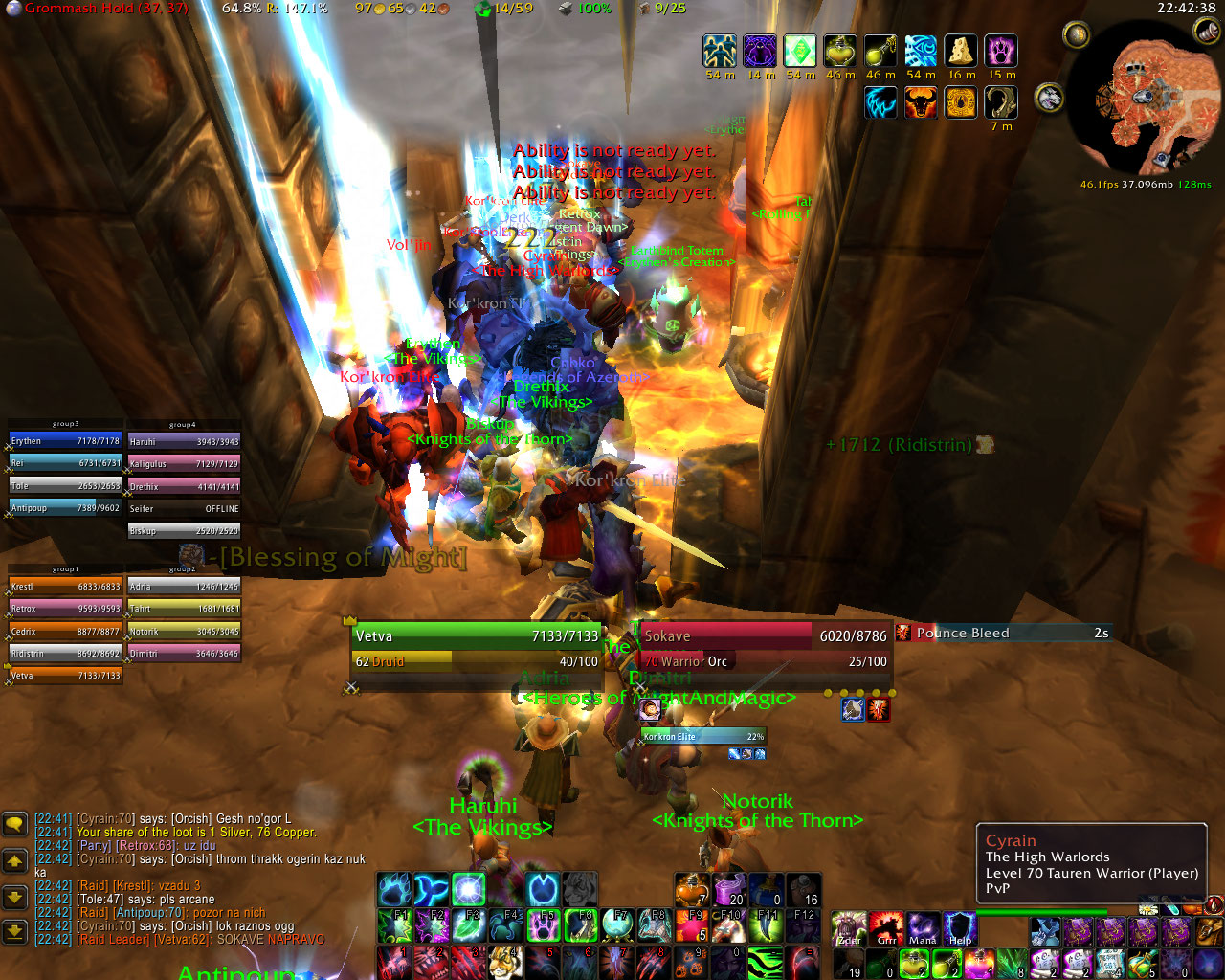Select Retrox in group1 raid frames
Viewport: 1225px width, 980px height.
point(66,609)
